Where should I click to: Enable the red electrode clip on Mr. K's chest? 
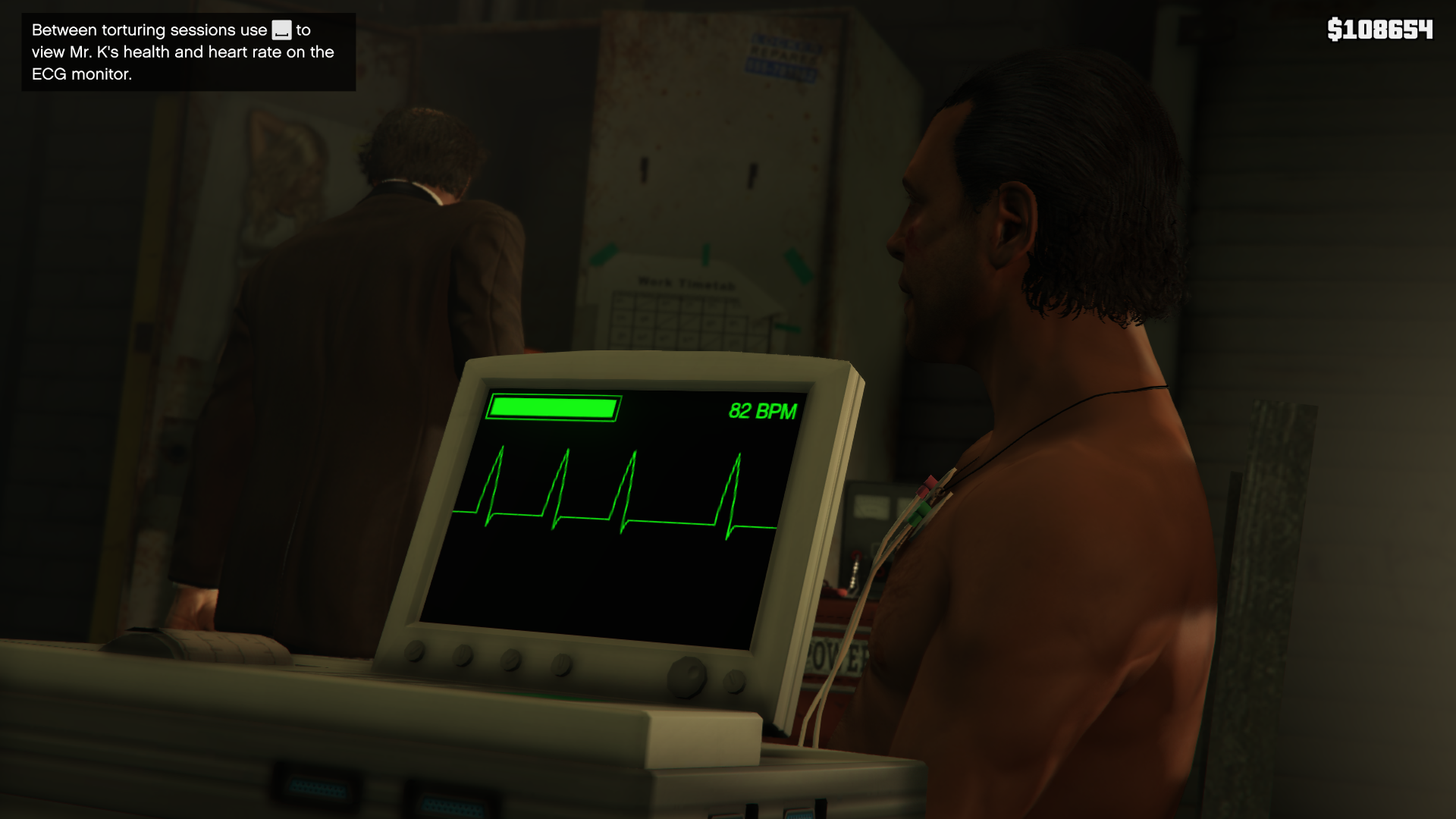tap(925, 487)
